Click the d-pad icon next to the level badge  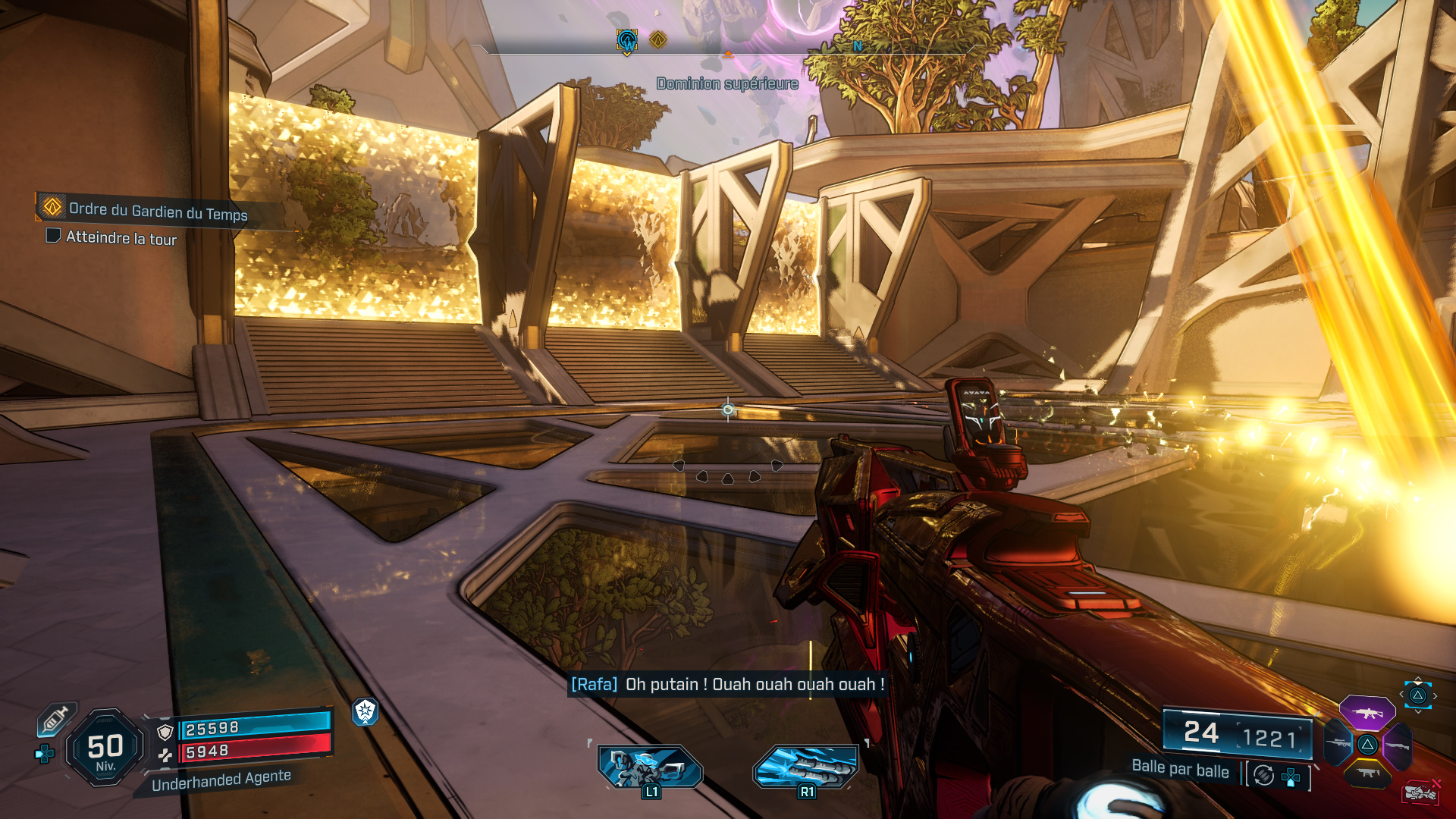point(44,752)
